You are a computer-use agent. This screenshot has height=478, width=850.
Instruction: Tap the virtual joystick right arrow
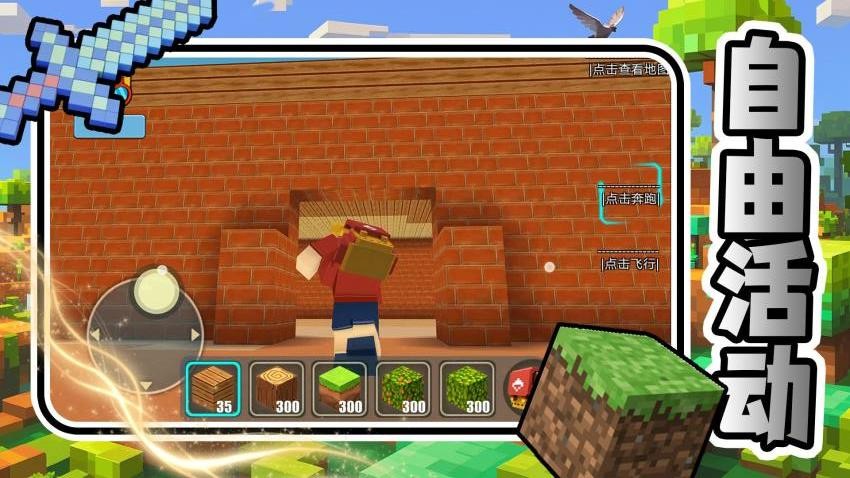(195, 335)
